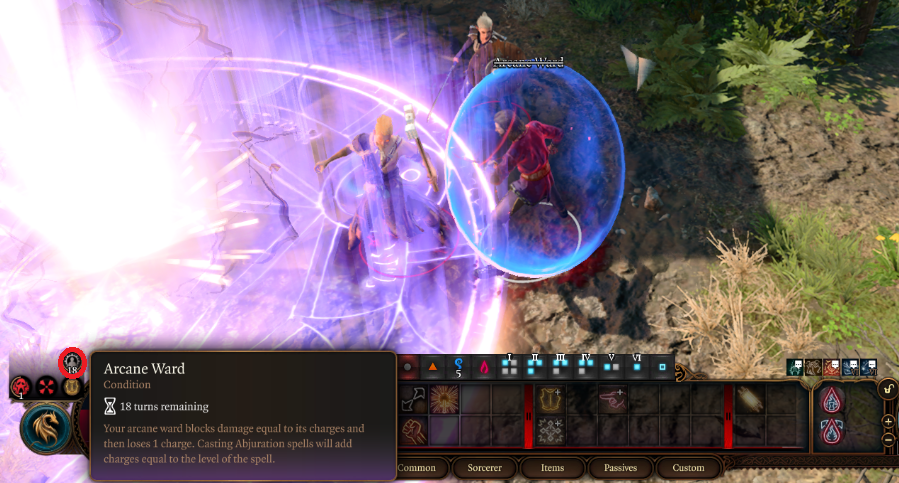Click the red skull condition icon
Screen dimensions: 899x483
20,386
